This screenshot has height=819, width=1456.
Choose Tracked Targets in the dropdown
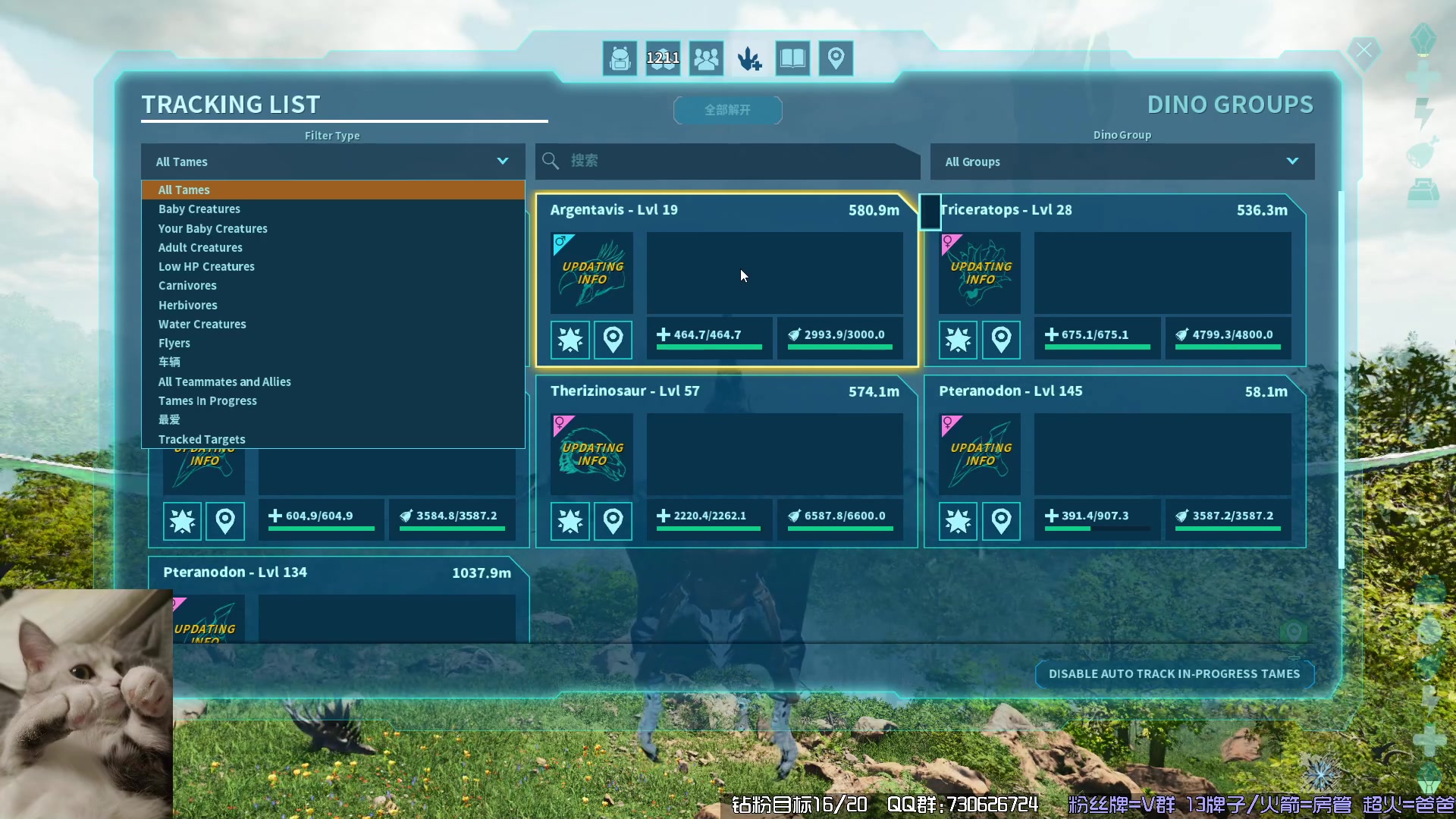tap(202, 440)
